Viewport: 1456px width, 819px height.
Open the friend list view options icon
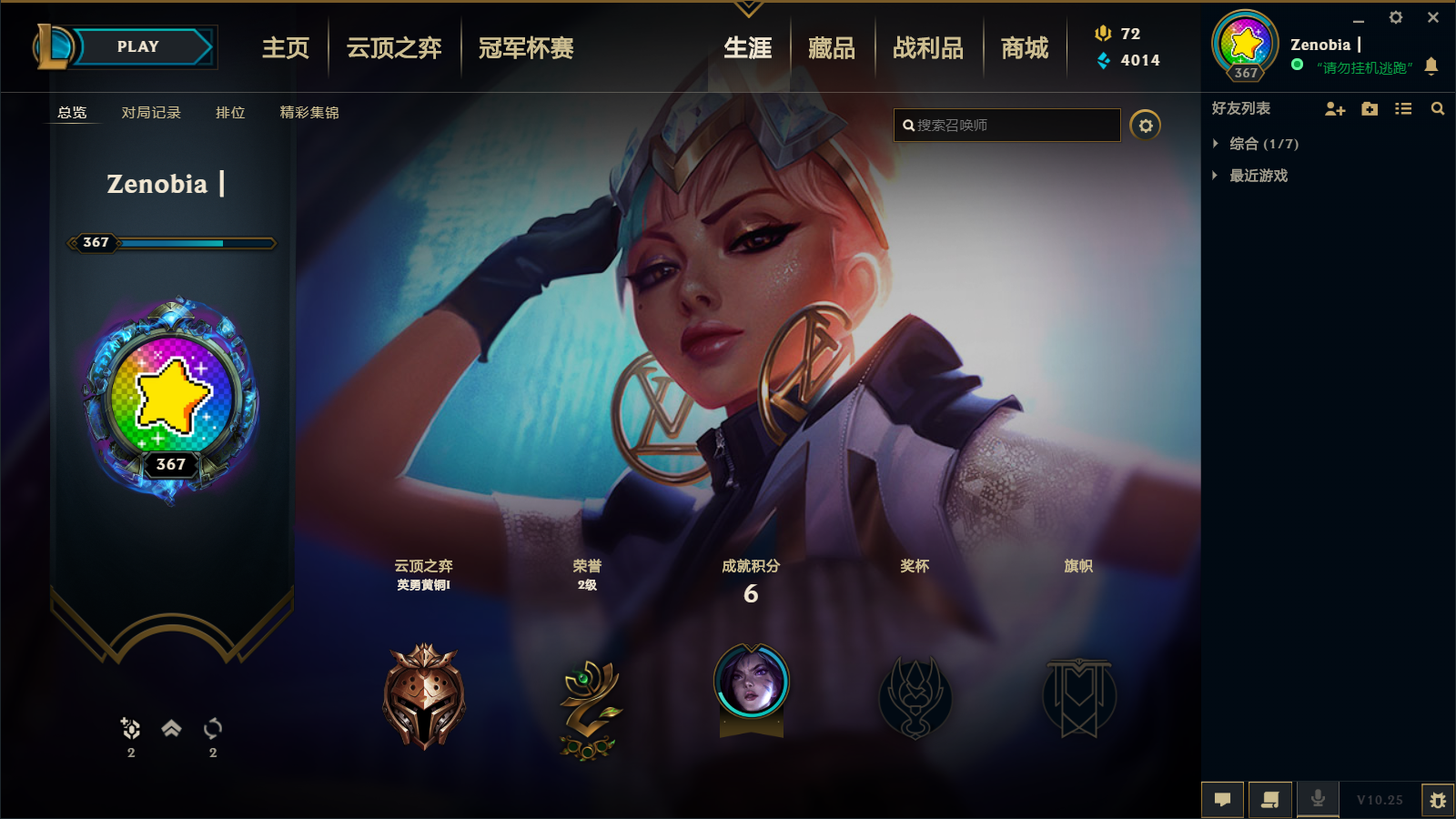click(x=1402, y=108)
